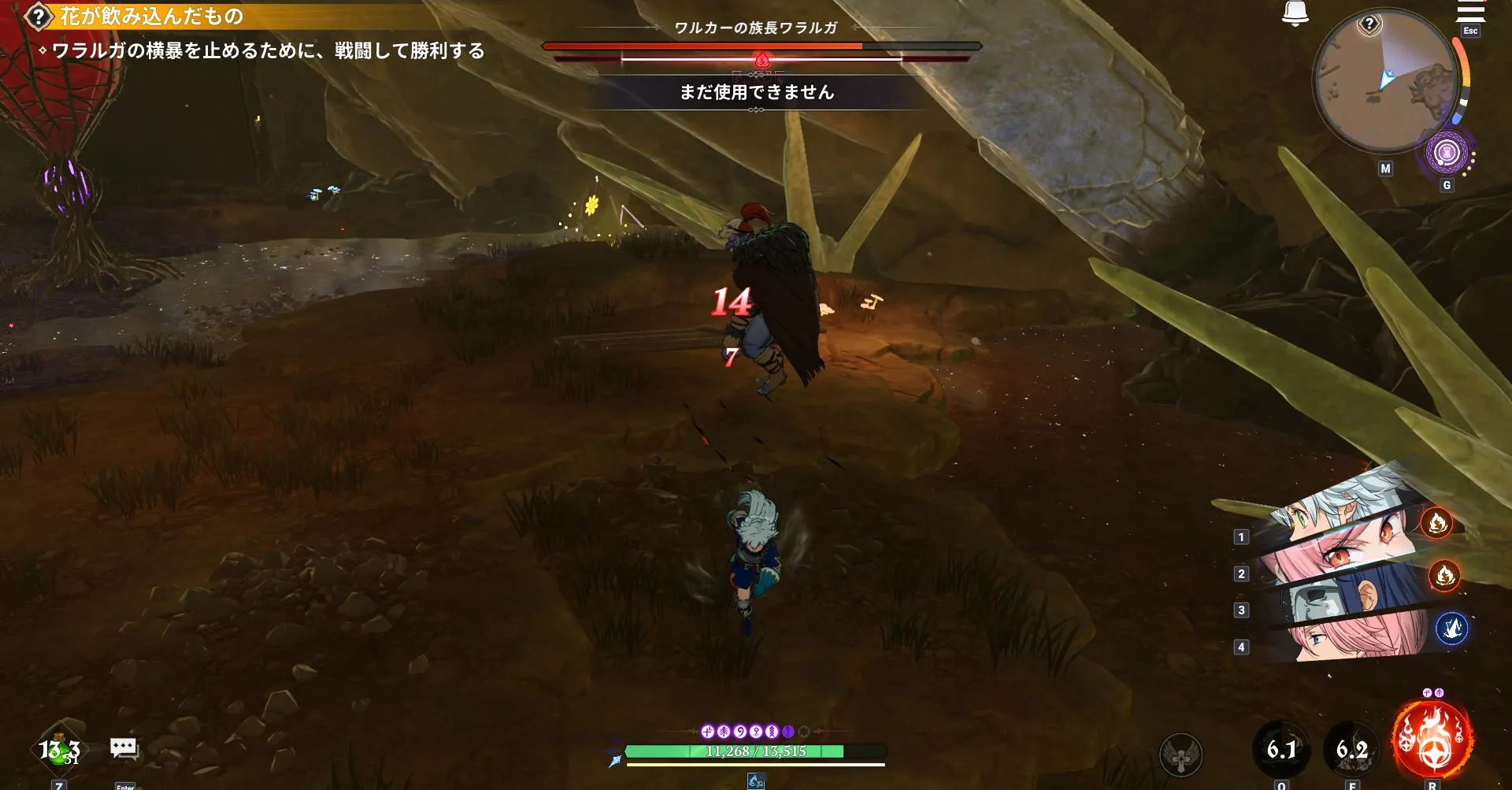Select party member slot 3
The image size is (1512, 790).
tap(1243, 610)
